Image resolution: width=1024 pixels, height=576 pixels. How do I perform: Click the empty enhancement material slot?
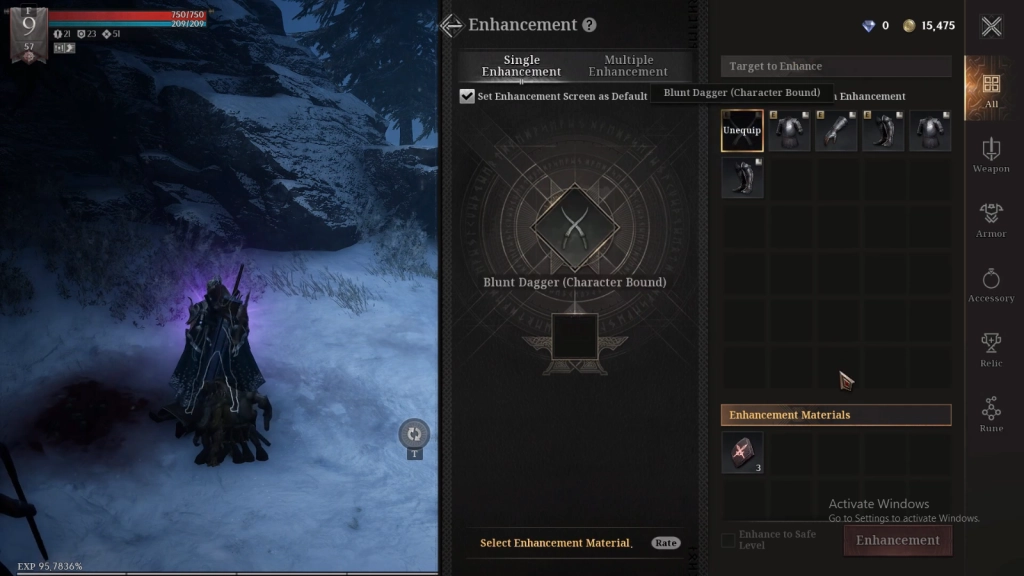coord(575,337)
